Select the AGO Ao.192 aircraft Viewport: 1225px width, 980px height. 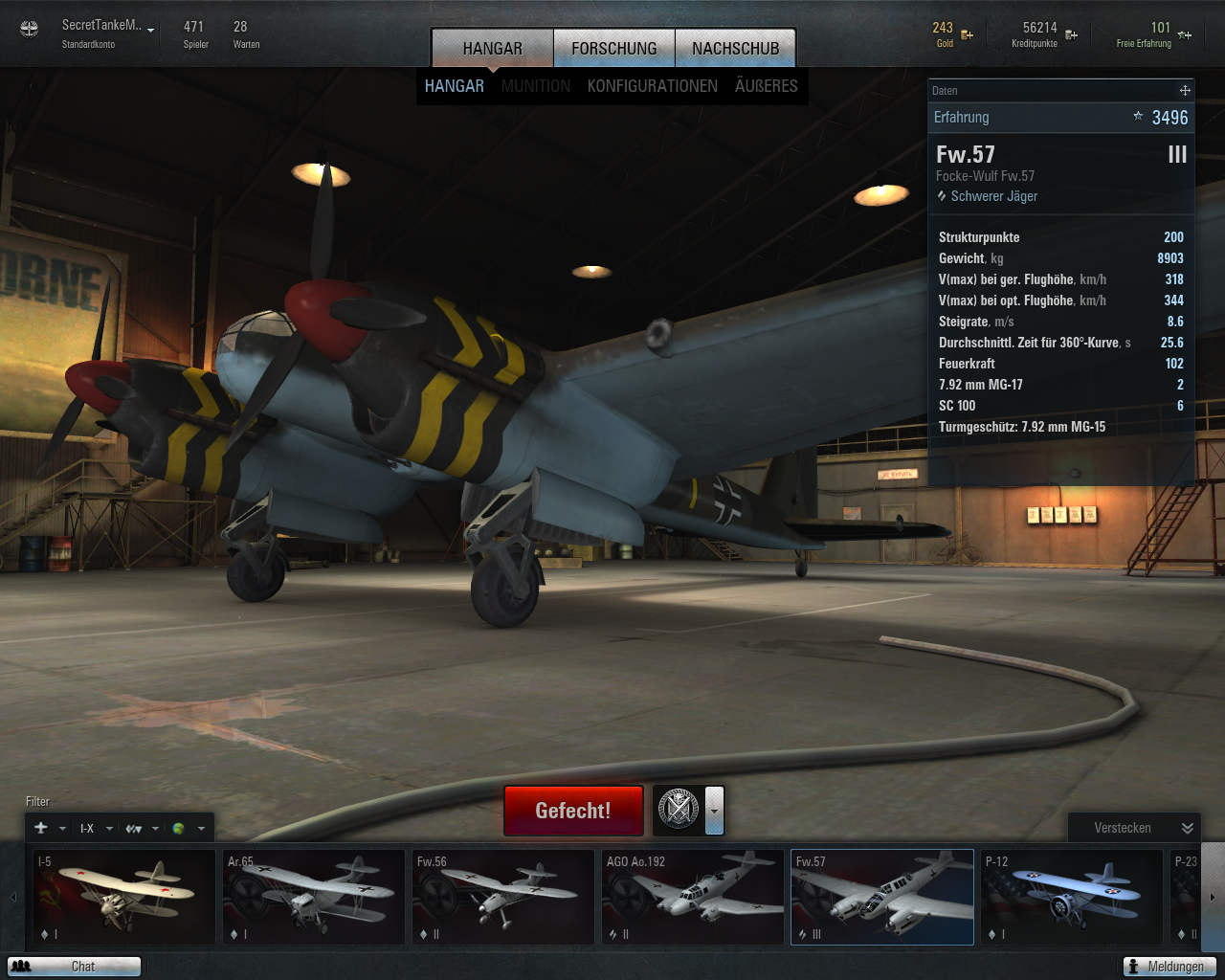click(x=693, y=897)
